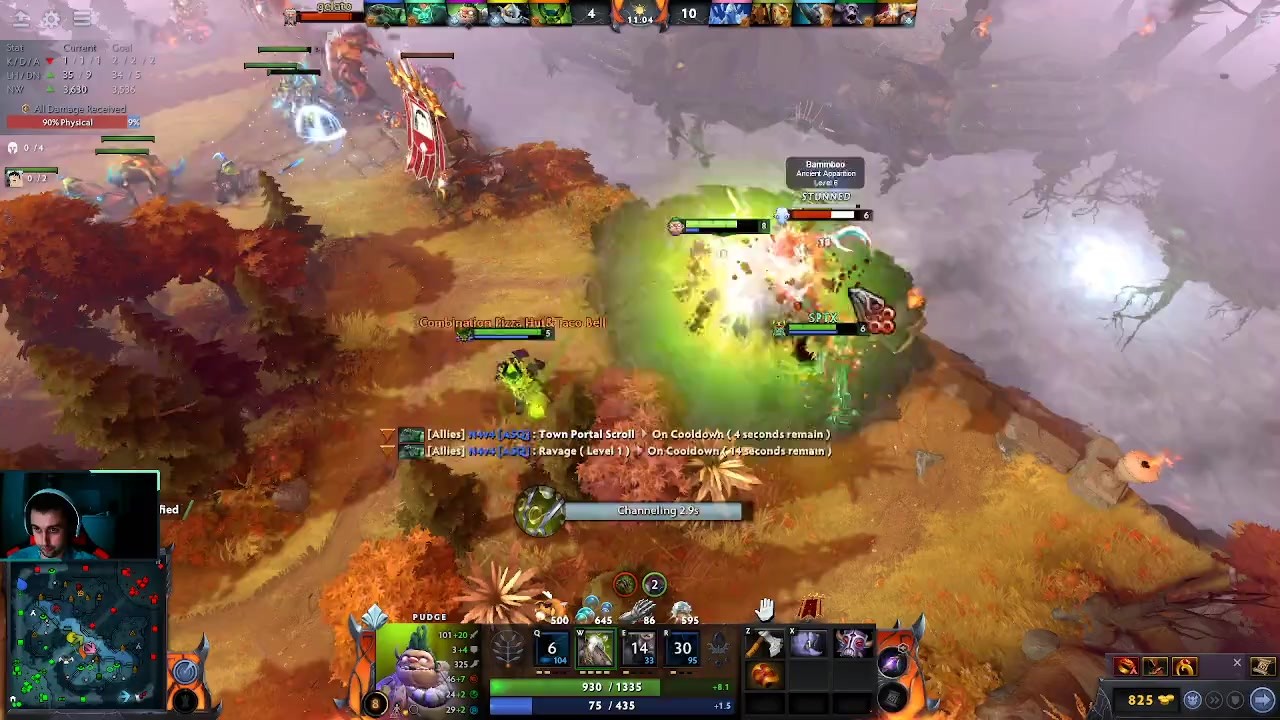Cast the R ultimate showing 30 cooldown
Image resolution: width=1280 pixels, height=720 pixels.
(682, 649)
